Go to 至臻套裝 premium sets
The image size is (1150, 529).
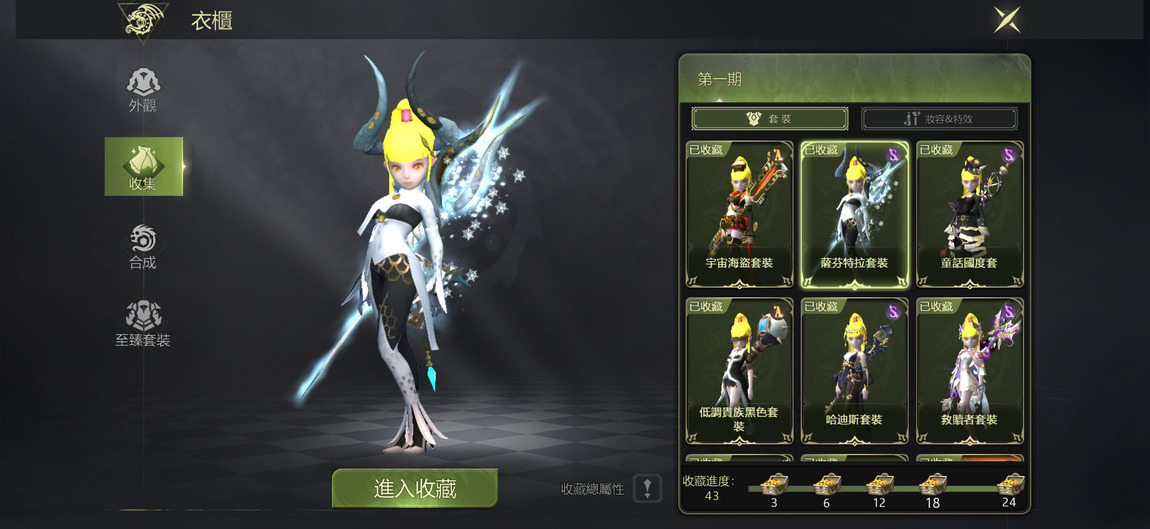point(143,324)
